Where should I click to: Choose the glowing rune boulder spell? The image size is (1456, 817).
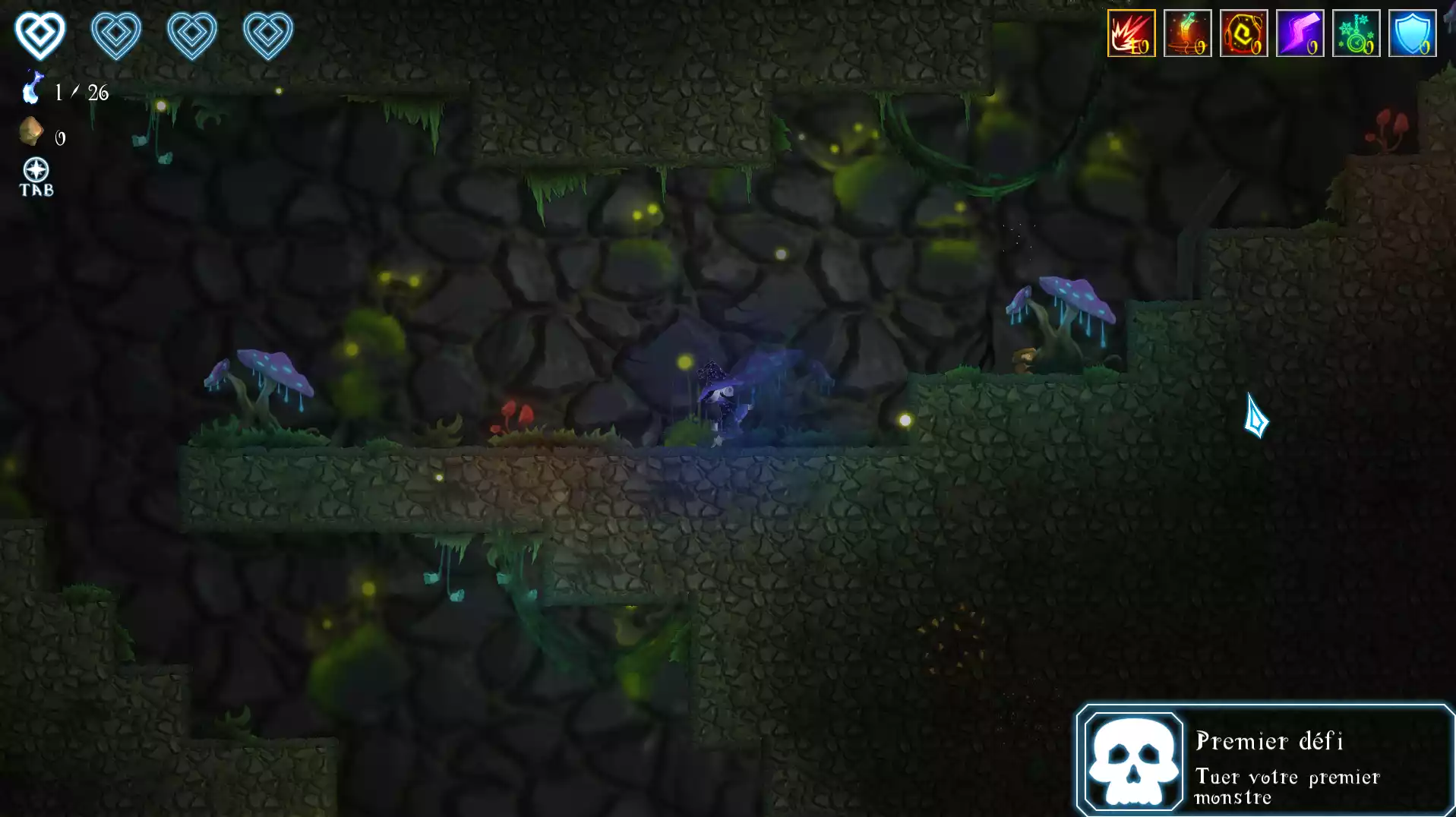[x=1243, y=33]
